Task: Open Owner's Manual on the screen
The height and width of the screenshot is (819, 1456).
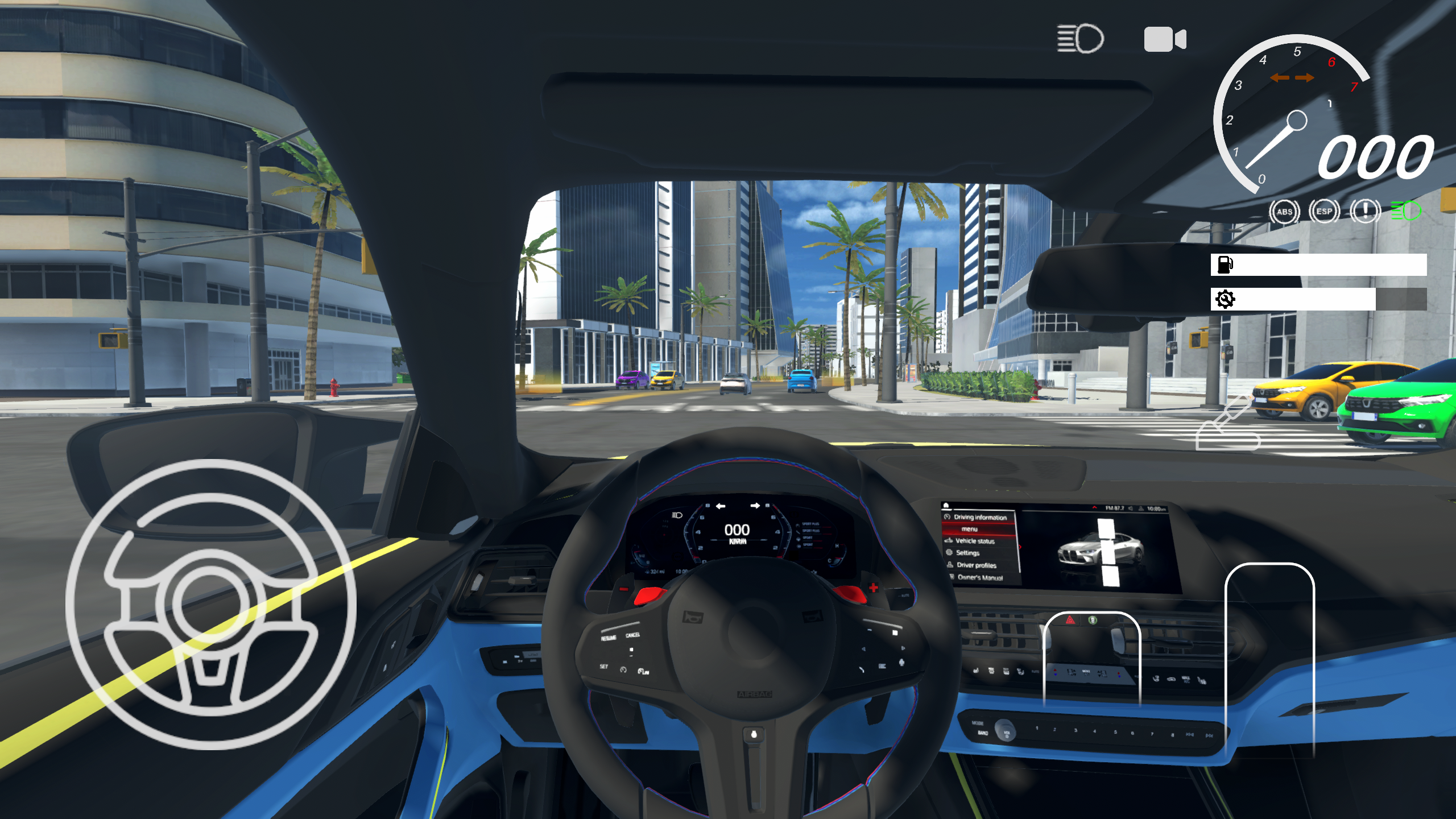Action: click(x=979, y=578)
